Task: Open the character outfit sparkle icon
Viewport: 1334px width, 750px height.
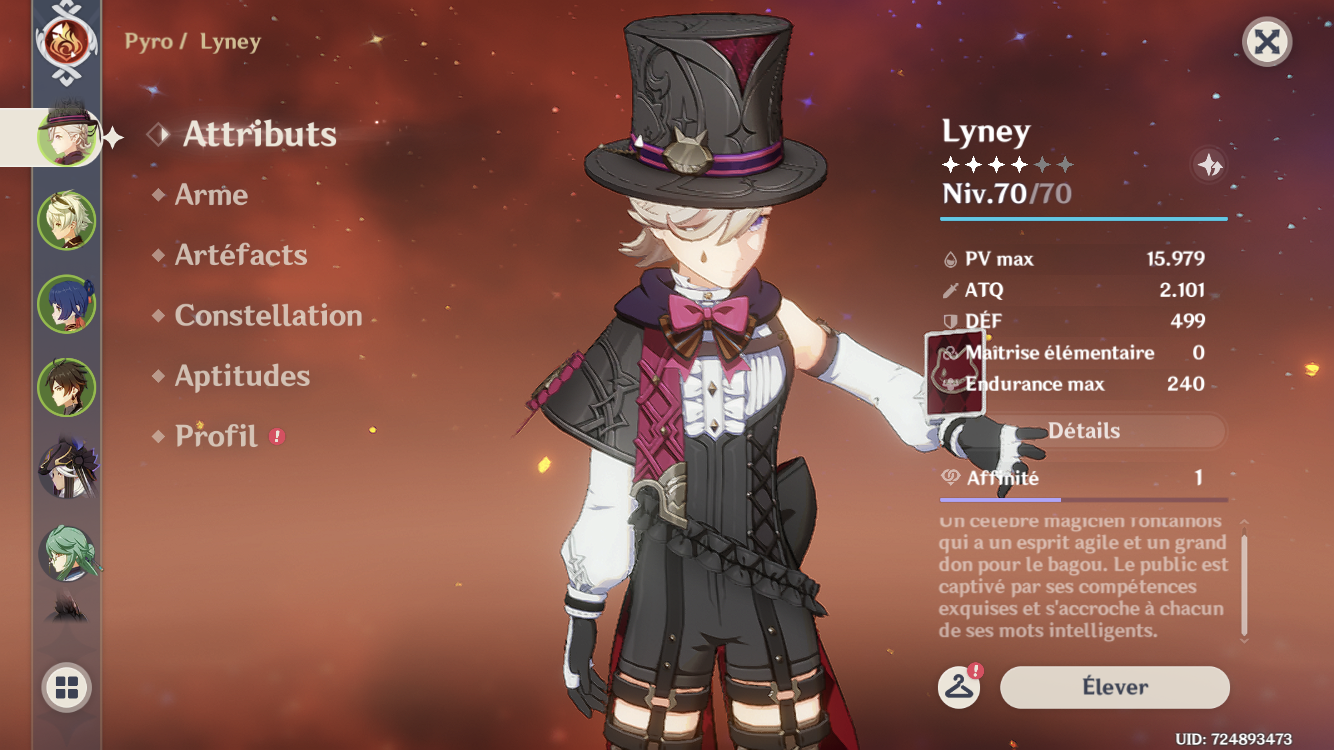Action: pos(1209,166)
